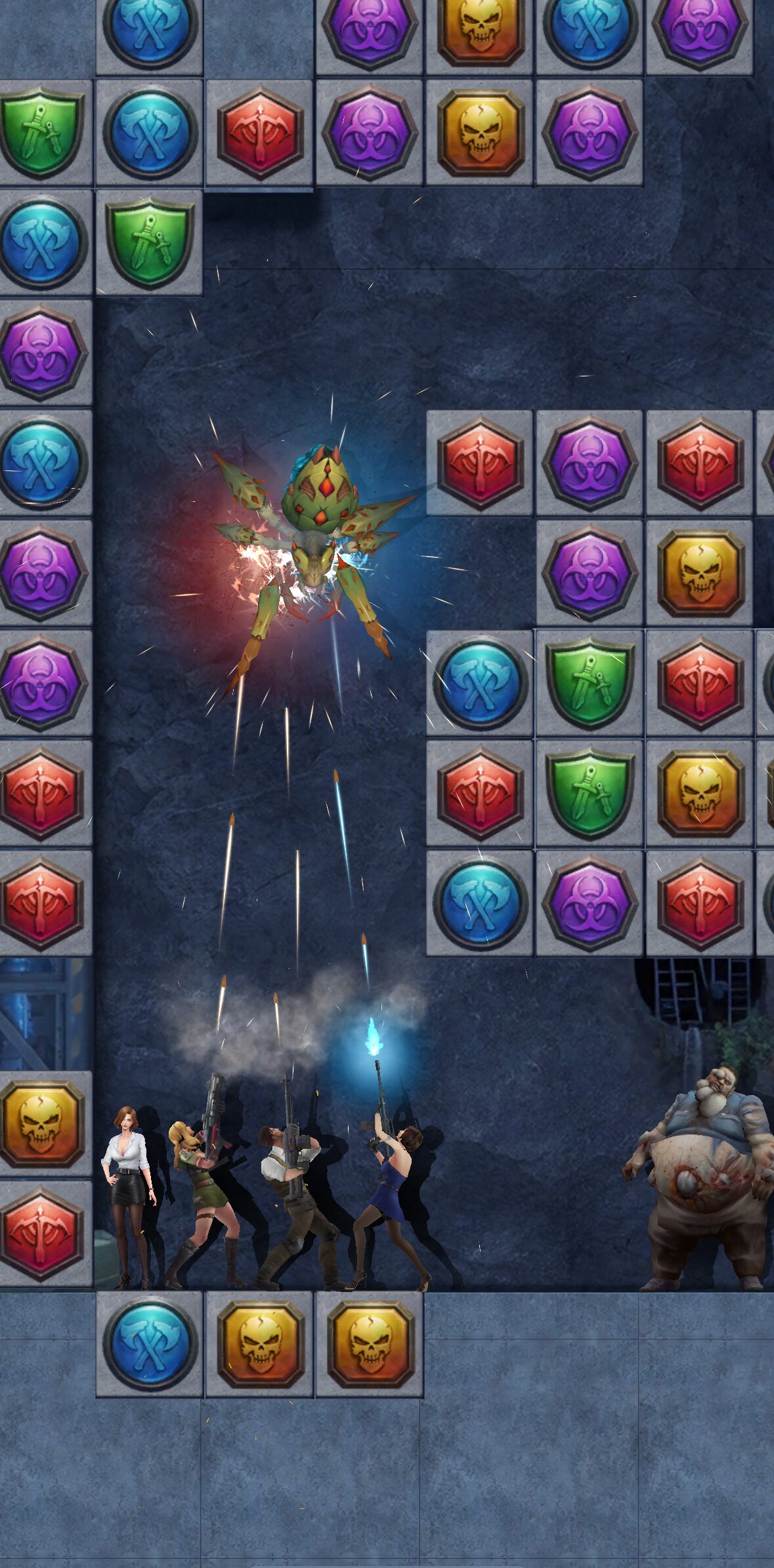Click the only yellow skull tile in the left column
This screenshot has width=774, height=1568.
(x=41, y=1123)
